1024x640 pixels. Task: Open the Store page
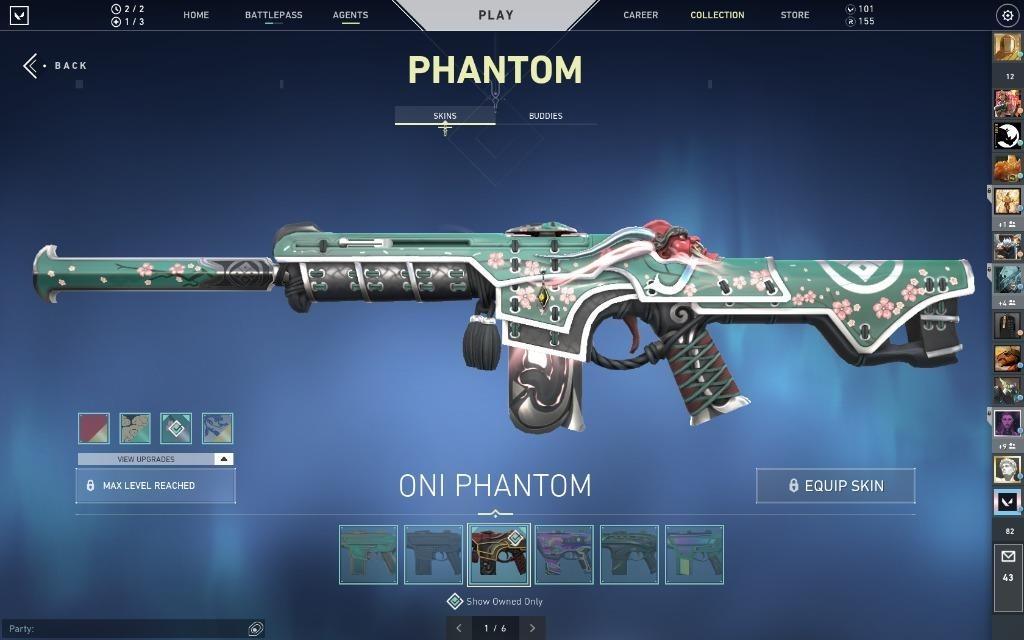coord(795,15)
